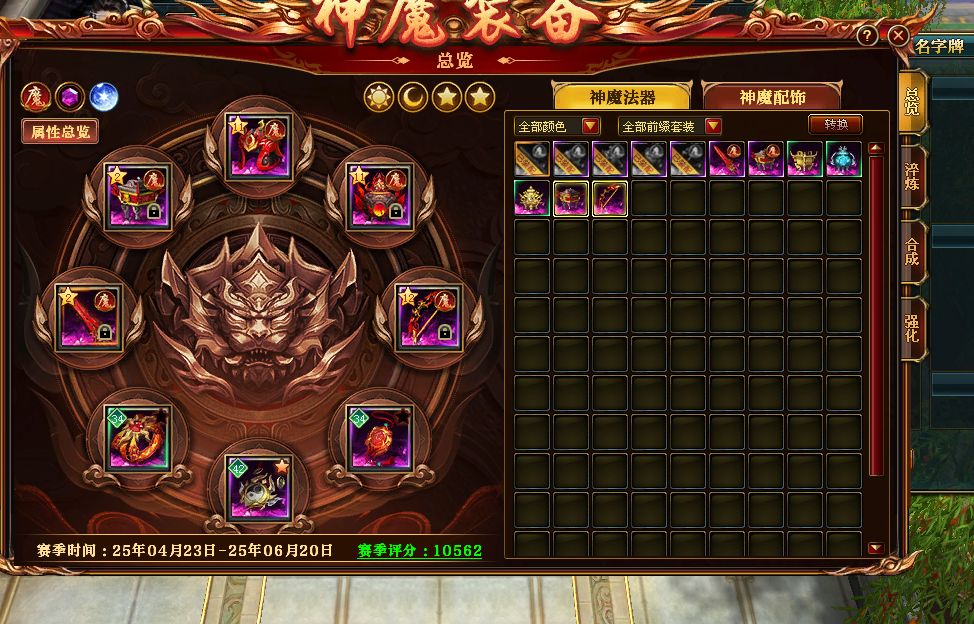The image size is (974, 624).
Task: Click the sun icon above the equipment wheel
Action: click(379, 97)
